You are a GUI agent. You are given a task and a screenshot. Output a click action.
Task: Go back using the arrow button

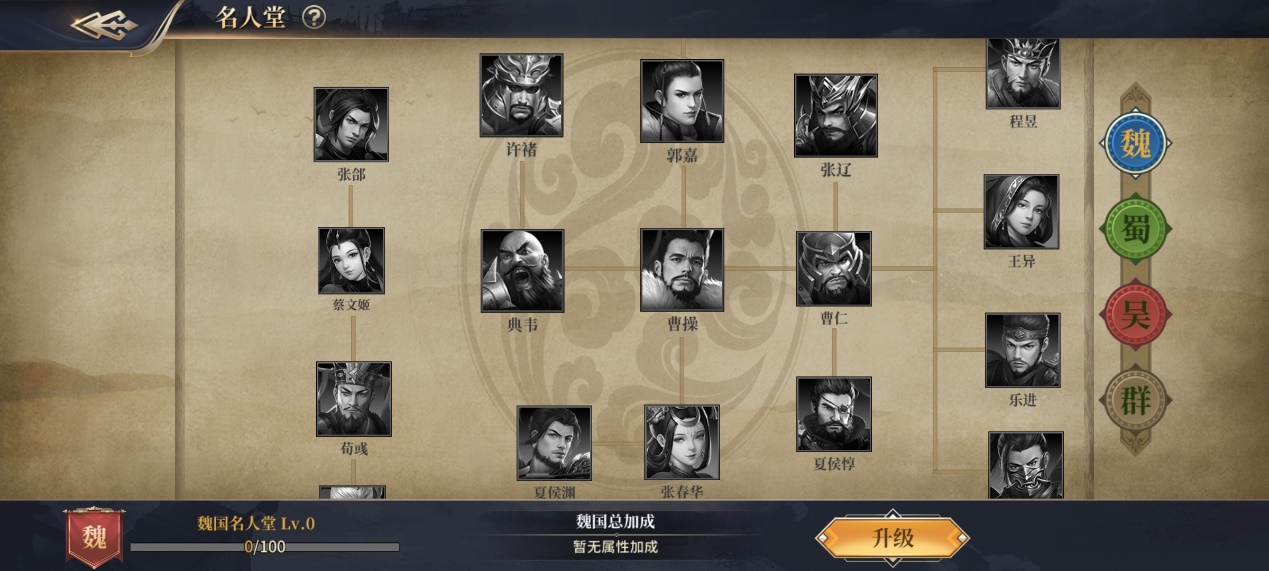point(105,23)
